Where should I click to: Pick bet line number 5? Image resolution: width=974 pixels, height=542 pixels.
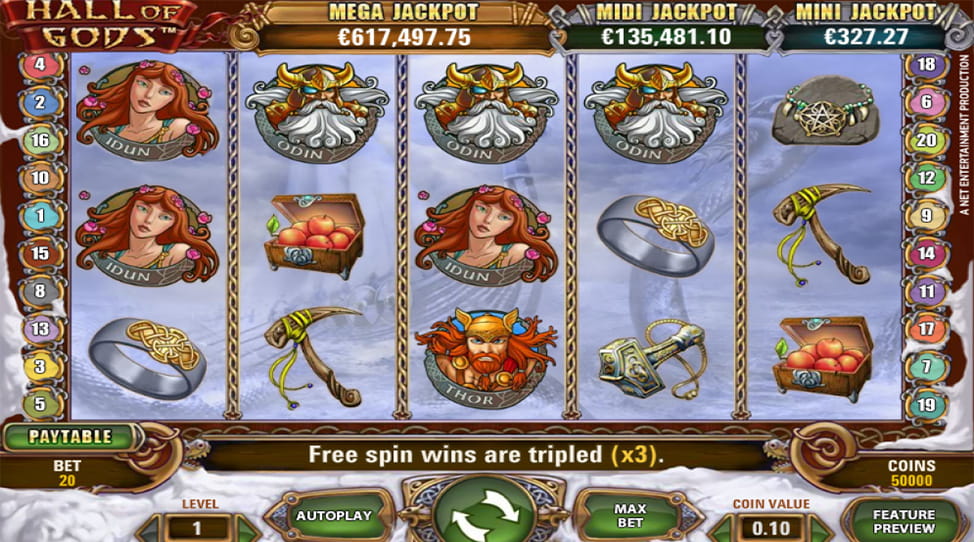pyautogui.click(x=41, y=404)
